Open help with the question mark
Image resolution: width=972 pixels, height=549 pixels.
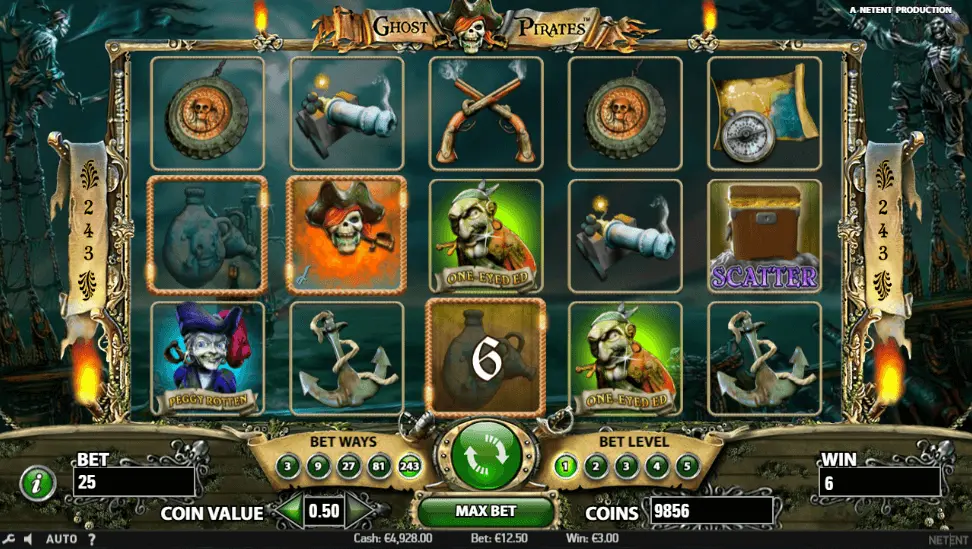pyautogui.click(x=92, y=540)
